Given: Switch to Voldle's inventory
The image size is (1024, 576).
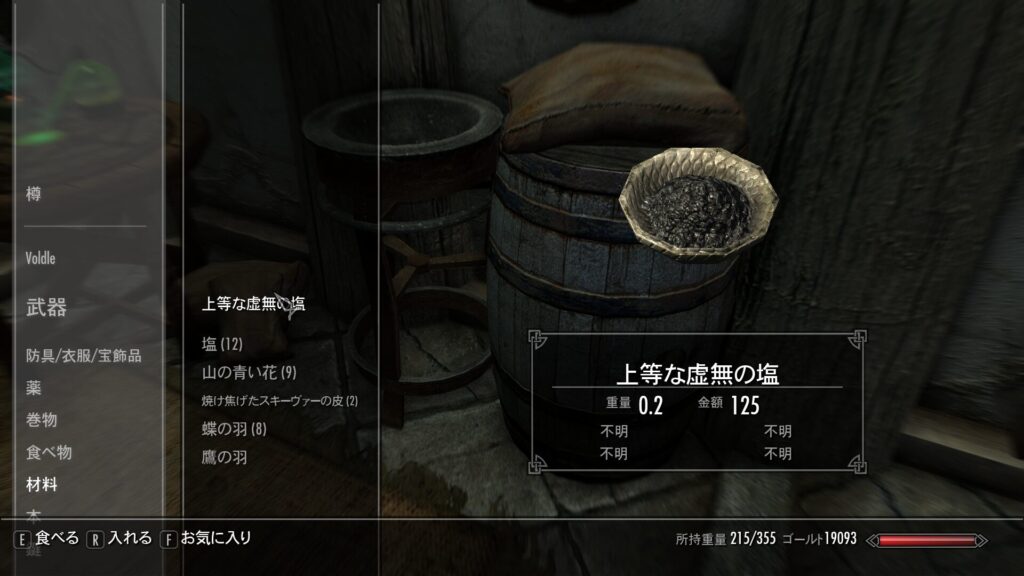Looking at the screenshot, I should pos(41,258).
